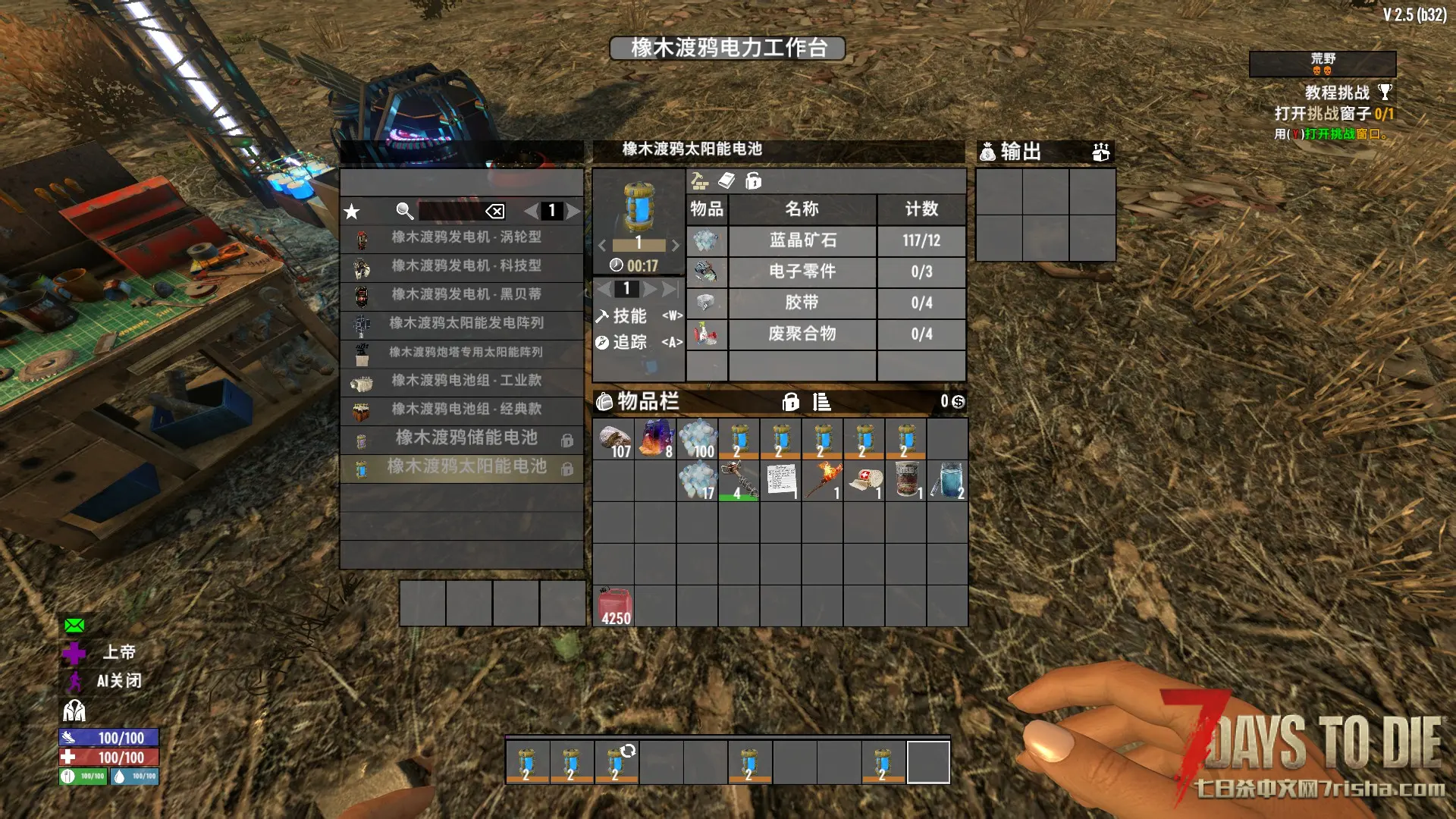
Task: Toggle the inventory lock icon
Action: click(790, 402)
